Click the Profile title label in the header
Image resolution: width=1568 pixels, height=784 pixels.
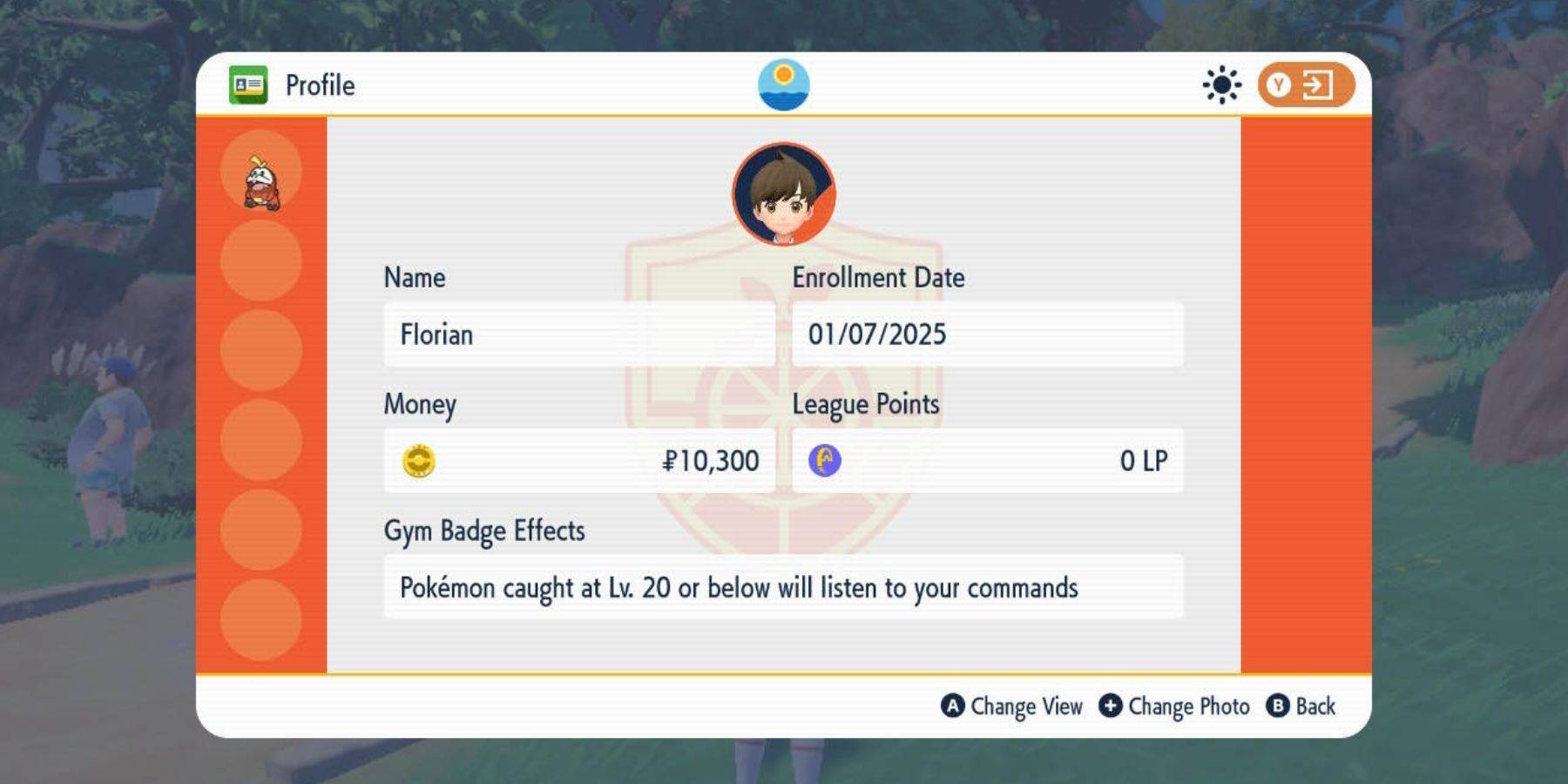pos(320,84)
